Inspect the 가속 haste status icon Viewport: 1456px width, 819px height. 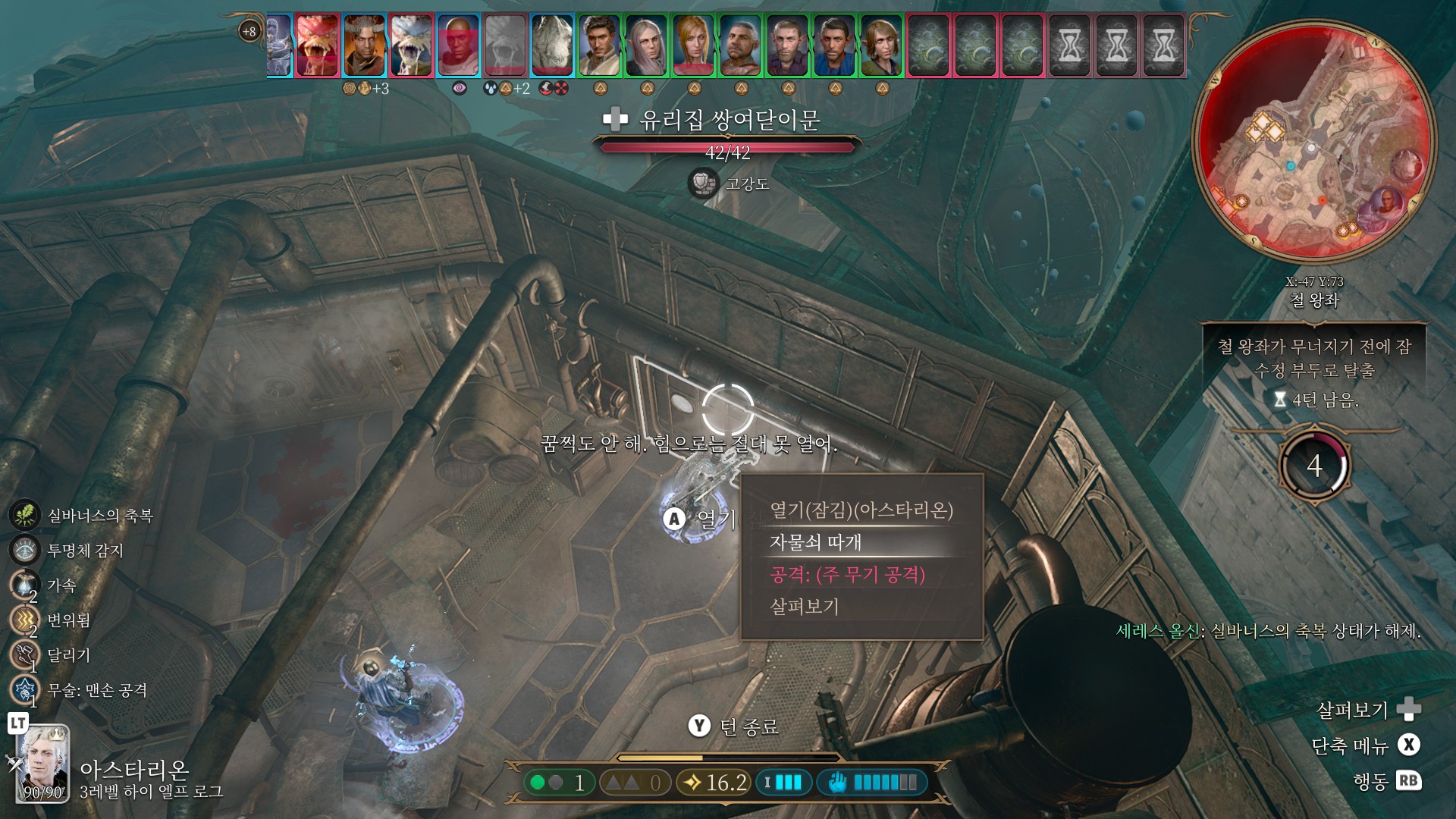(24, 585)
